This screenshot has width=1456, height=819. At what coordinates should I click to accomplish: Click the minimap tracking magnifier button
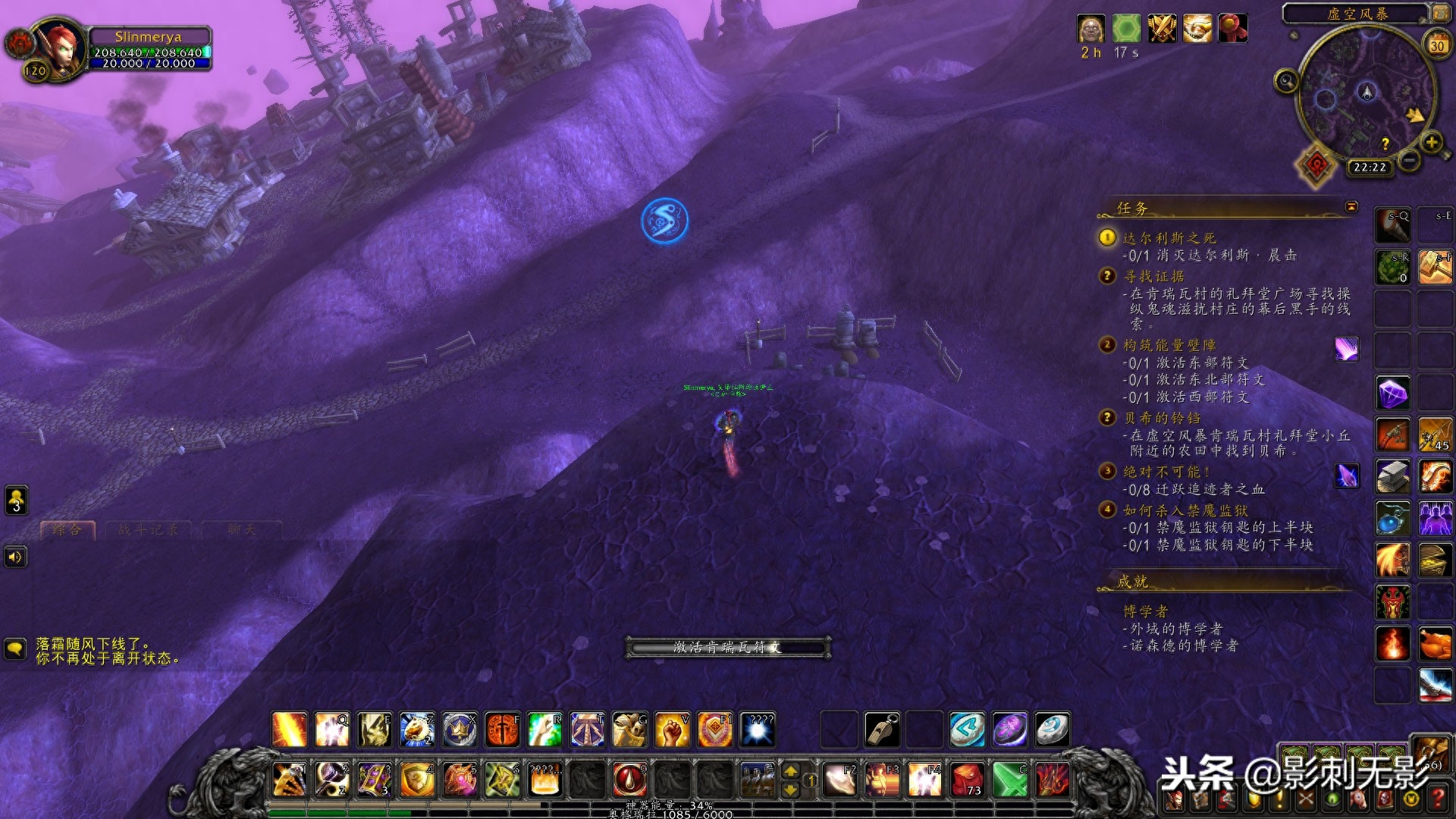click(1286, 80)
